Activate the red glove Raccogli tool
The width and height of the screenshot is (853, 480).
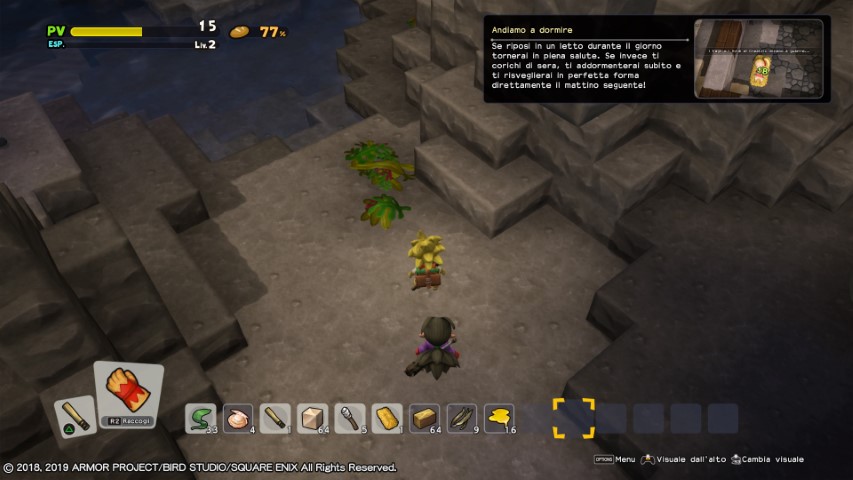coord(128,394)
